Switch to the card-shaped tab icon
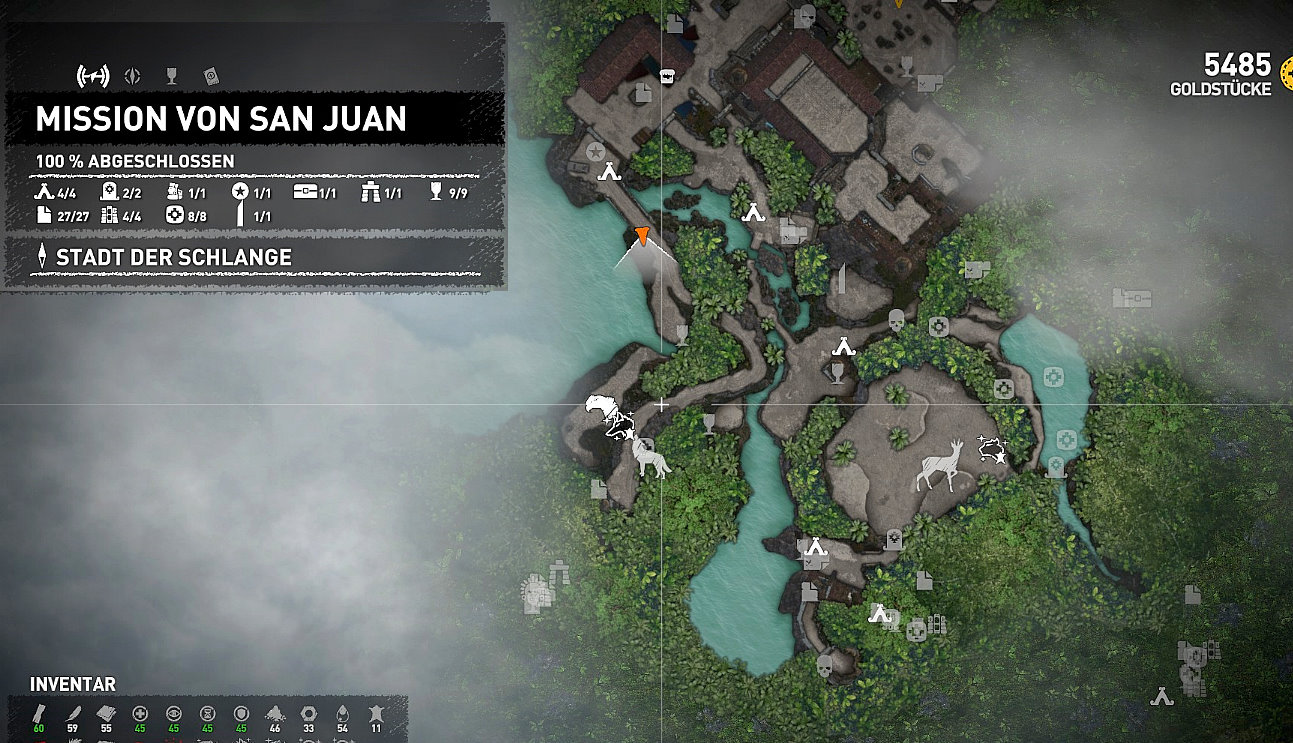Viewport: 1293px width, 743px height. [211, 75]
